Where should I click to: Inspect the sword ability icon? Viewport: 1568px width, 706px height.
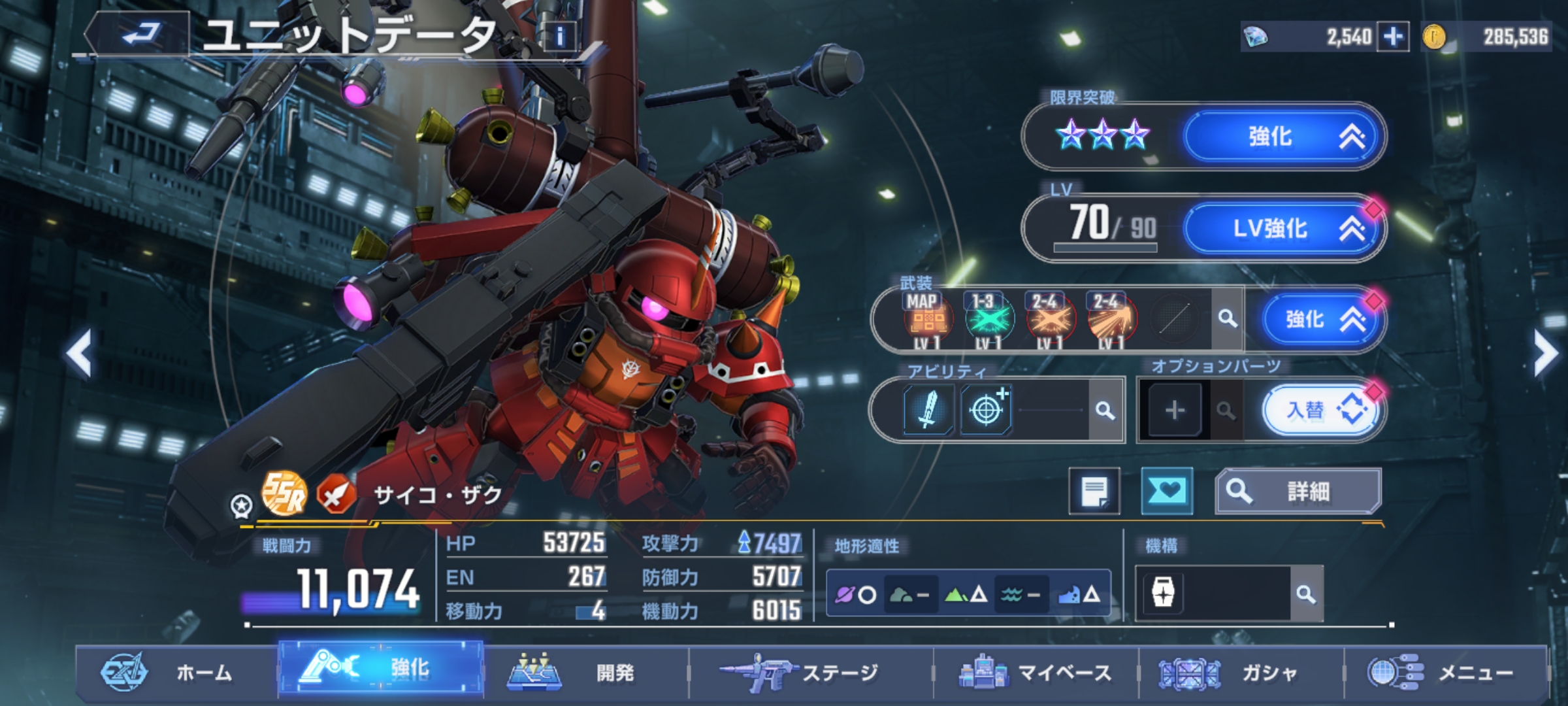928,411
